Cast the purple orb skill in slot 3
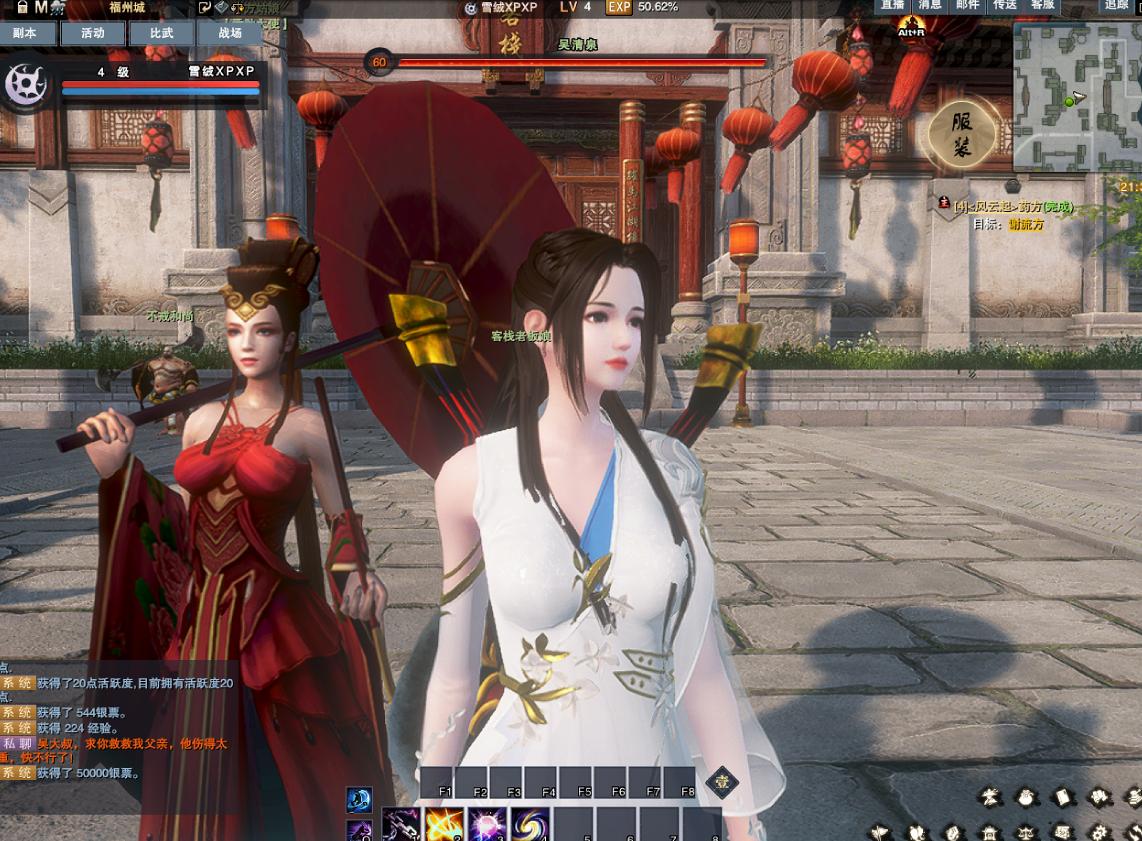 click(x=487, y=826)
